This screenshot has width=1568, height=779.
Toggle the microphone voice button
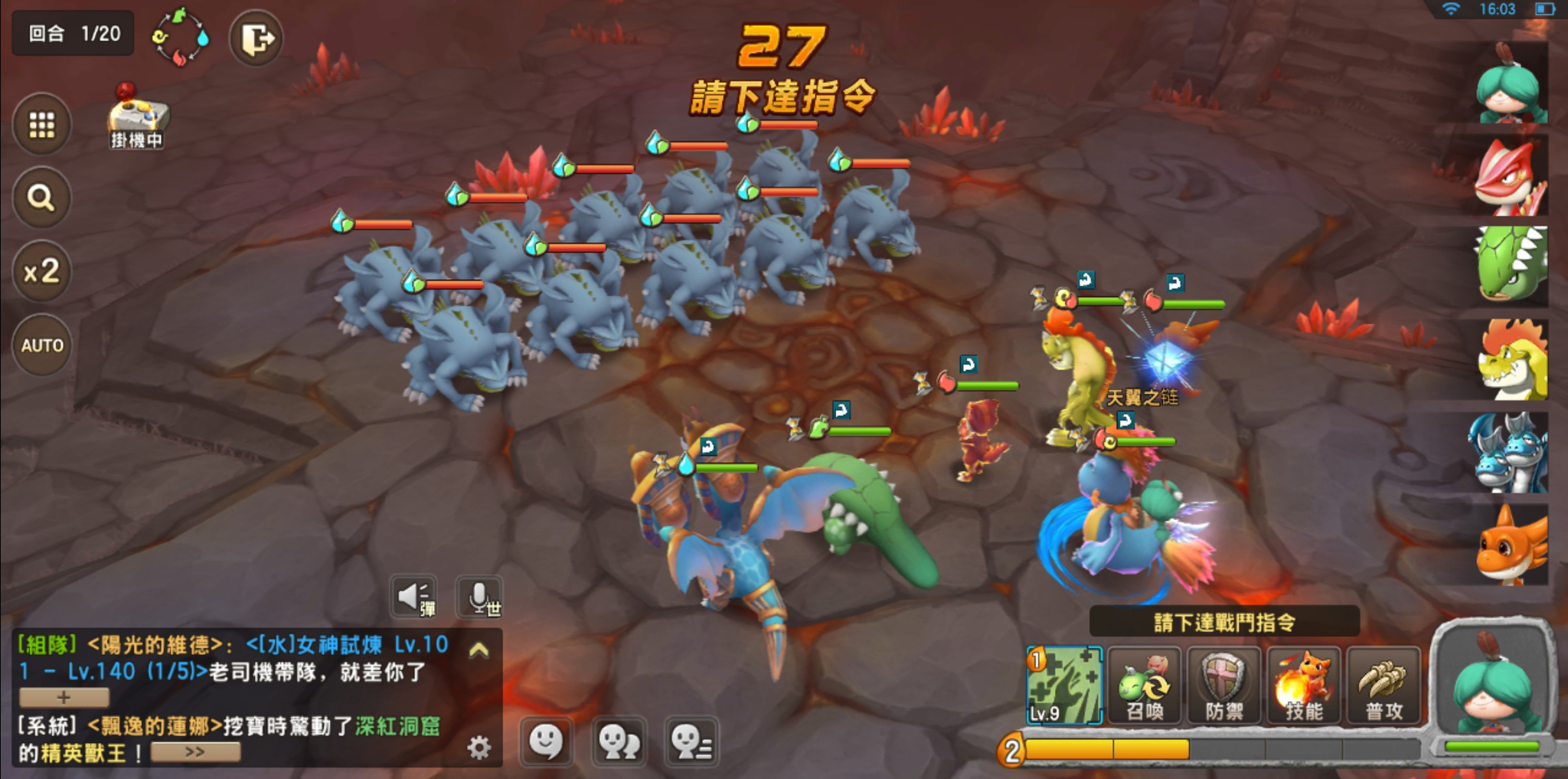(480, 597)
